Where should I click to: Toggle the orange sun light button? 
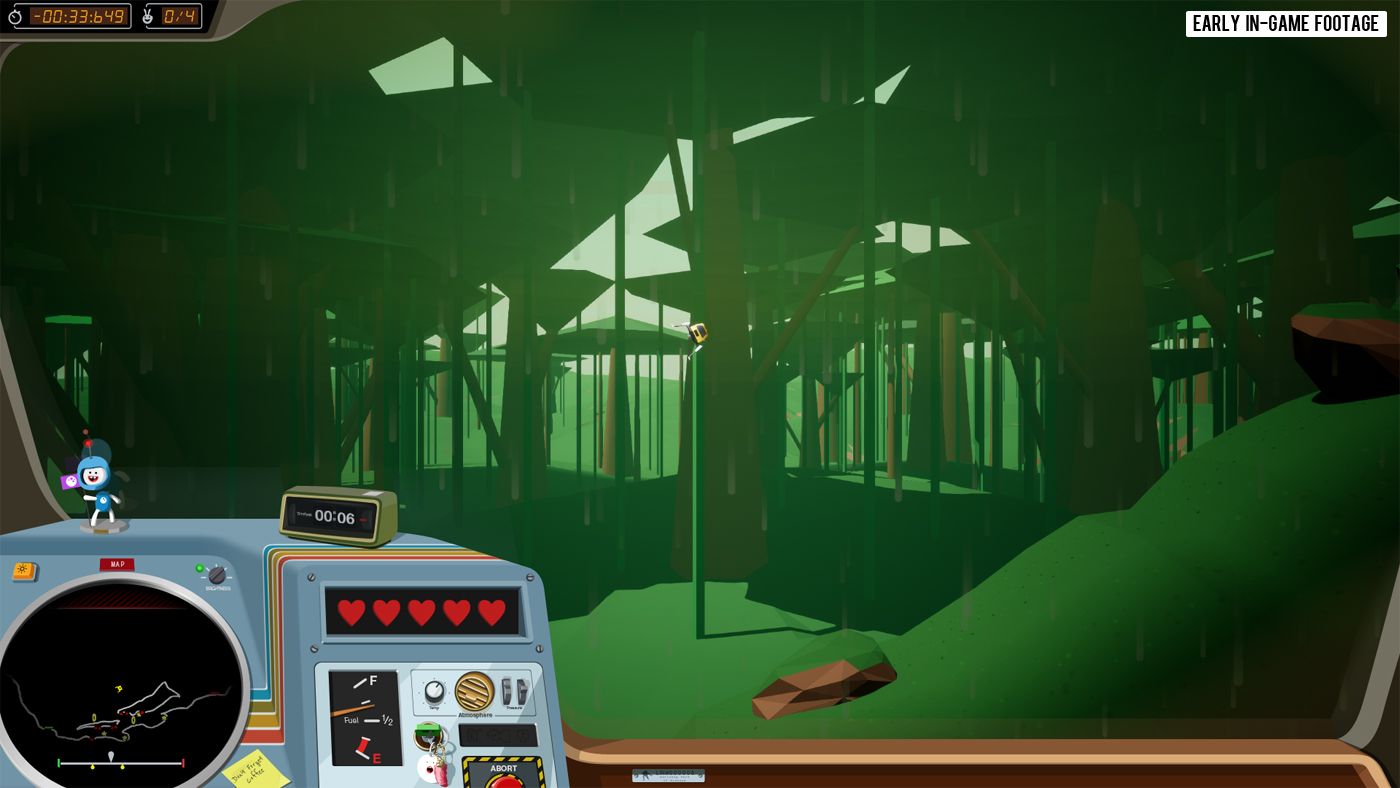pos(23,571)
